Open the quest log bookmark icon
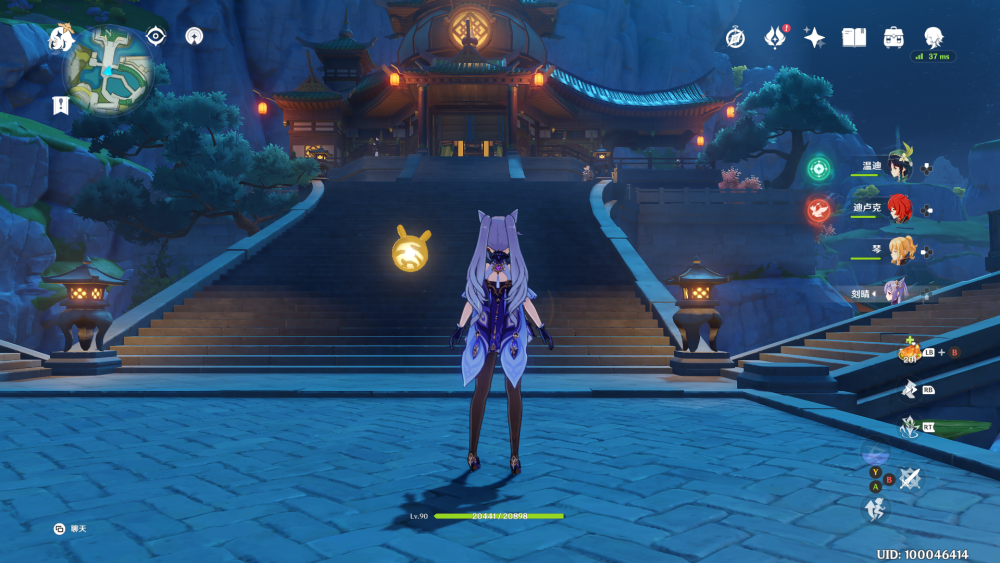Viewport: 1000px width, 563px height. click(60, 104)
